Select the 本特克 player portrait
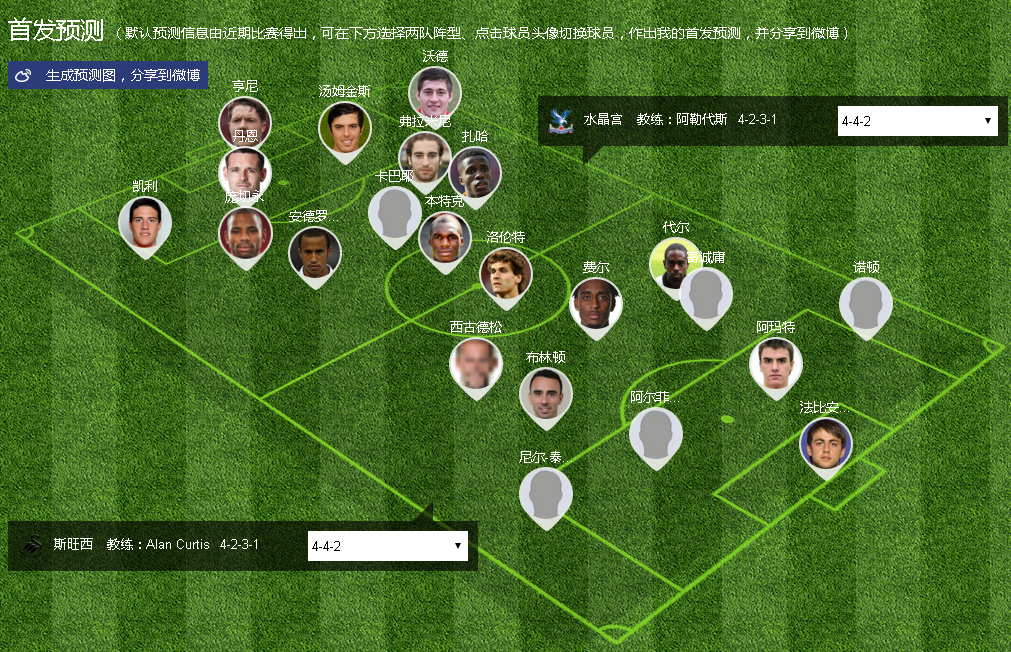The height and width of the screenshot is (652, 1011). tap(445, 239)
